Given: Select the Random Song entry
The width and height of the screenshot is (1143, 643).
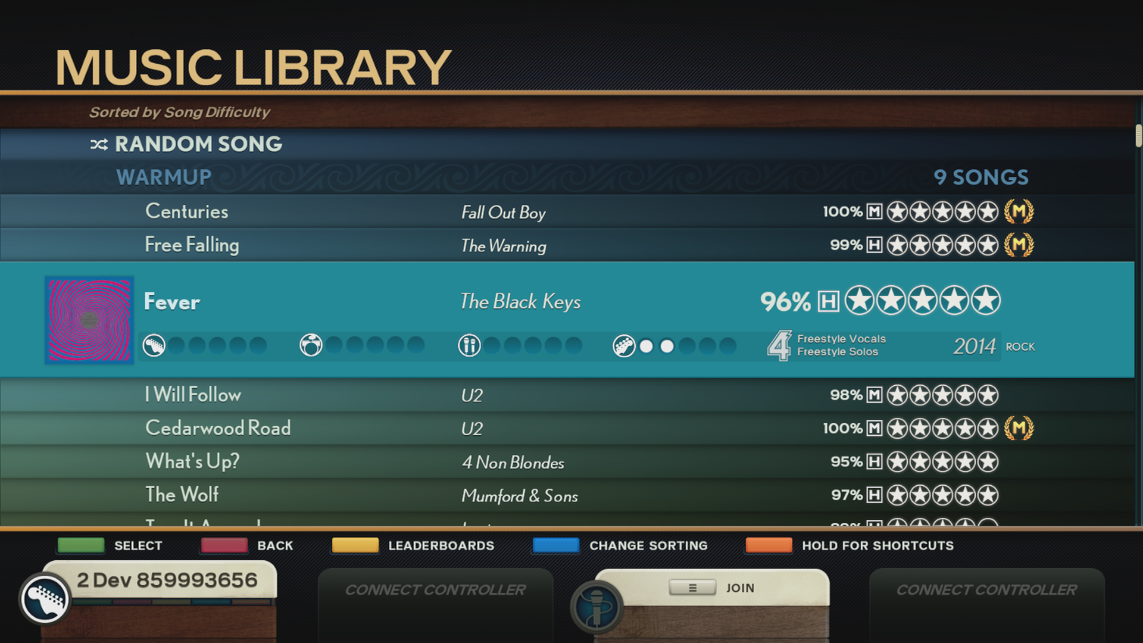Looking at the screenshot, I should coord(198,144).
